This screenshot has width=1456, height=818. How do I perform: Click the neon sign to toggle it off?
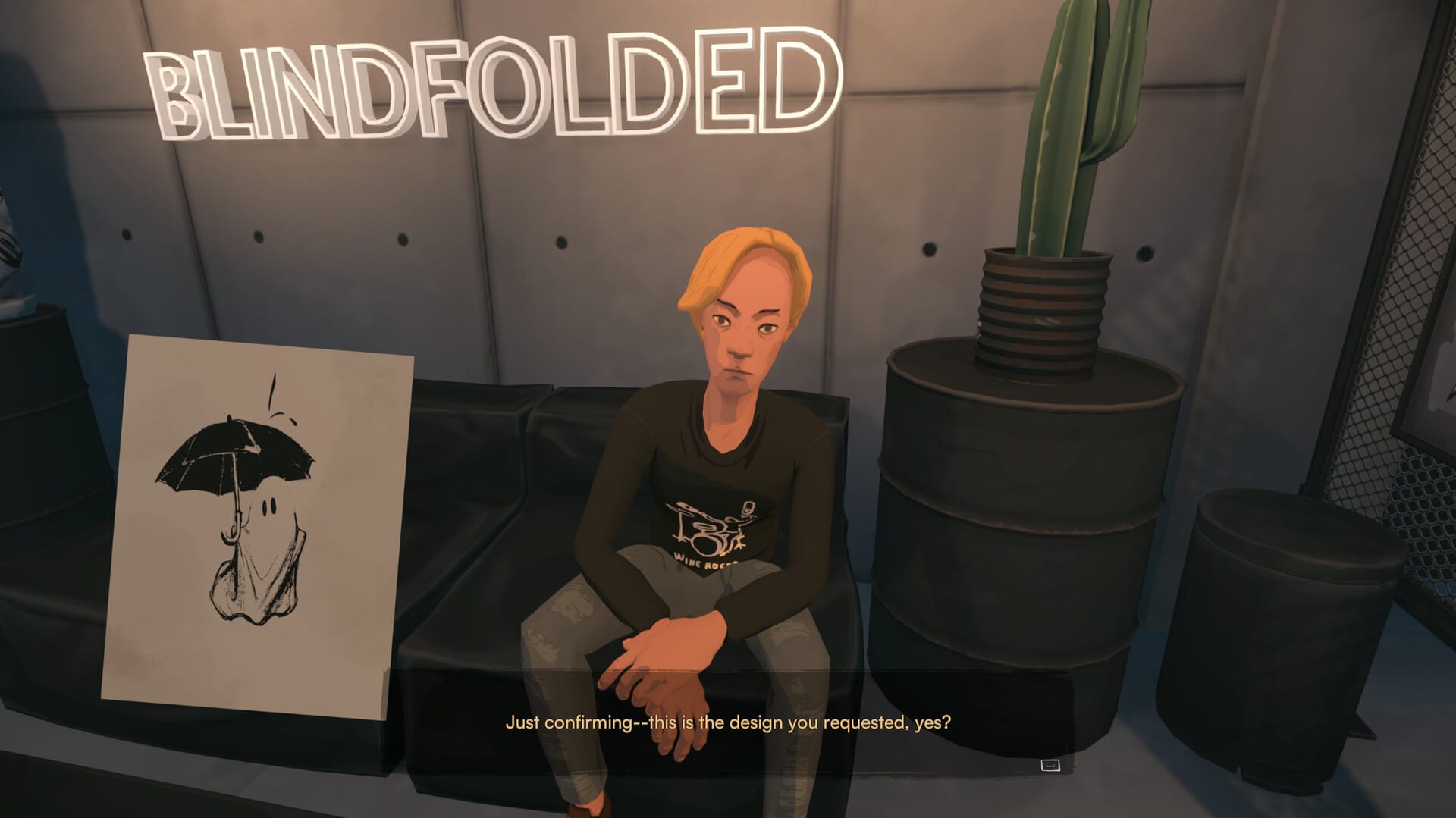tap(493, 83)
